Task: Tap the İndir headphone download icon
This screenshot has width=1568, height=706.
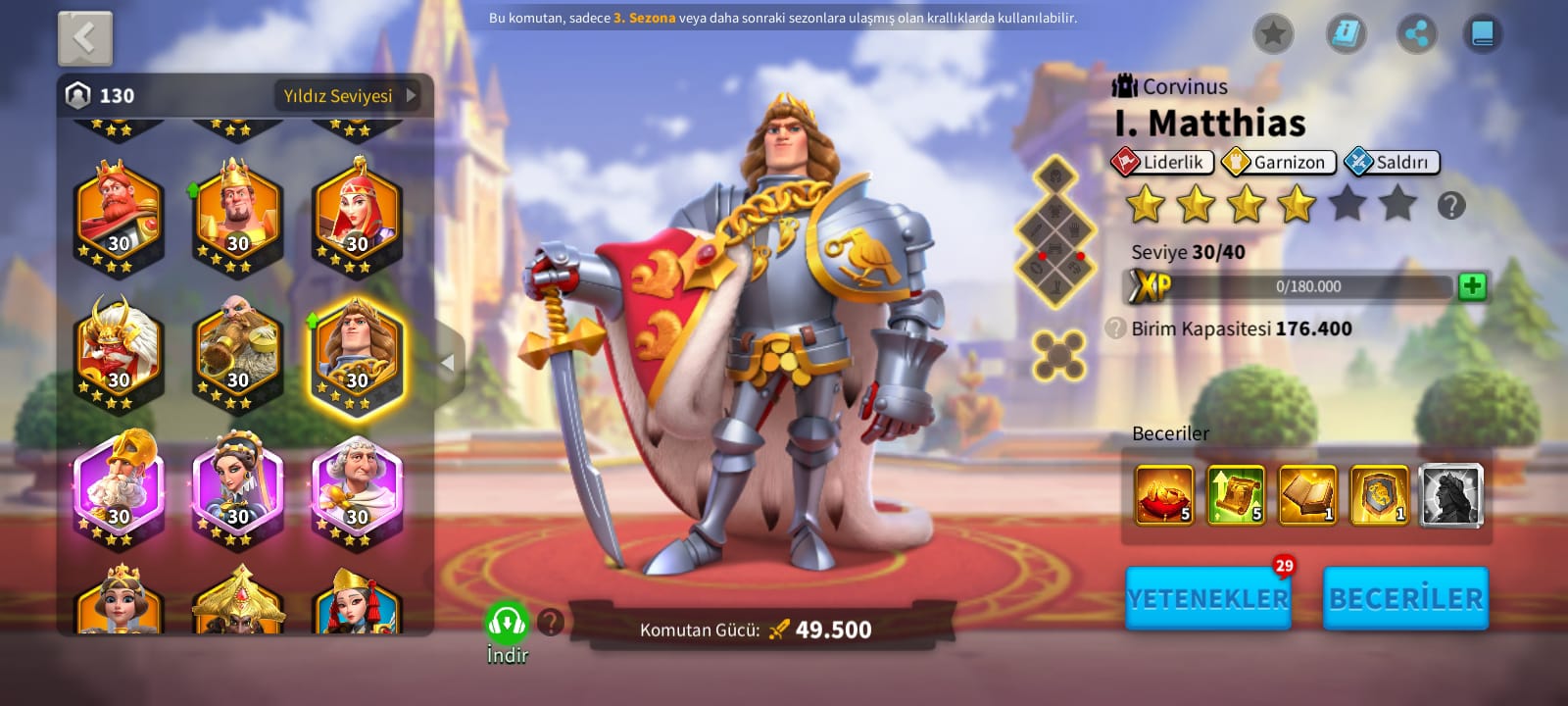Action: tap(507, 623)
